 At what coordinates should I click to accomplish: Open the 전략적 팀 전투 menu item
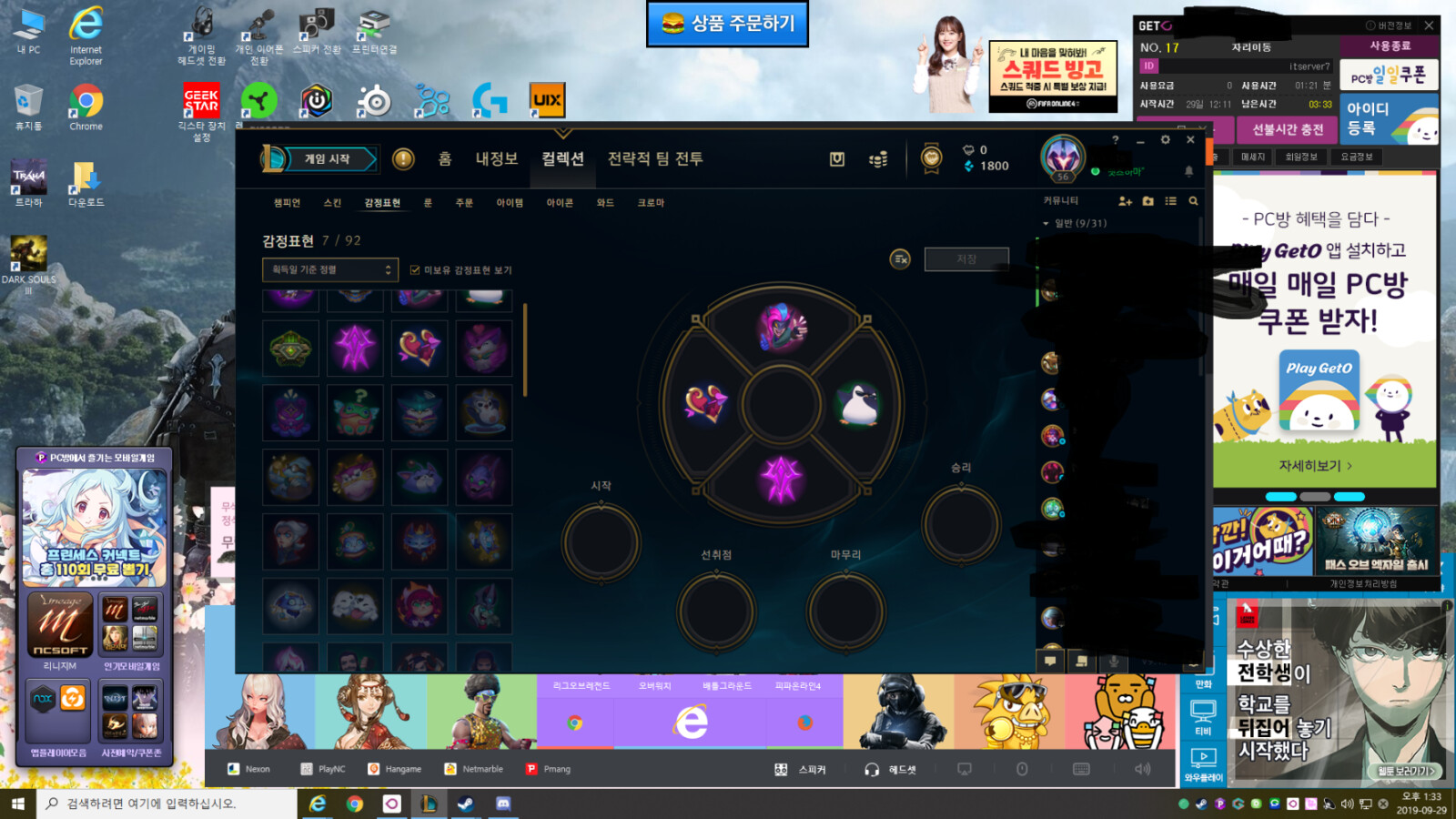653,159
